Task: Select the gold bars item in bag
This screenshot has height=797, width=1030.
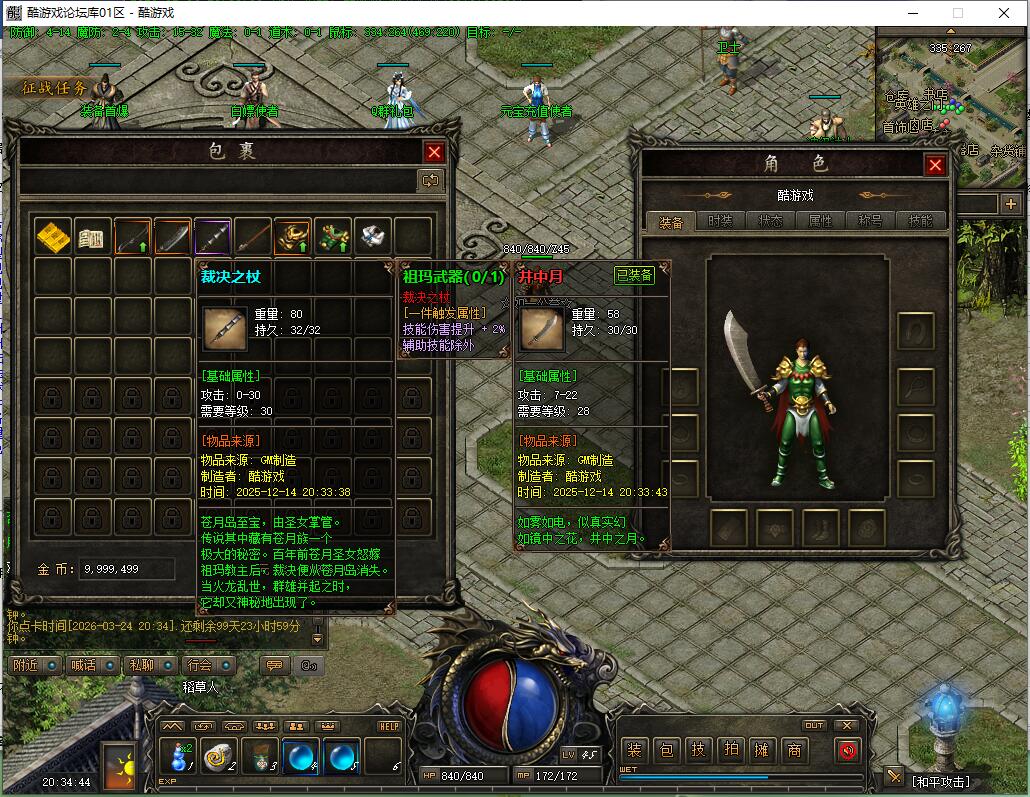Action: click(x=53, y=237)
